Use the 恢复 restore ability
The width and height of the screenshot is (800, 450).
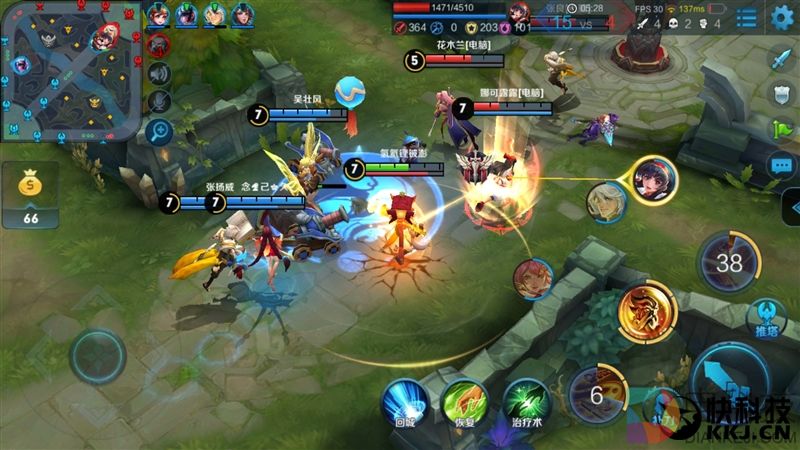(x=465, y=399)
